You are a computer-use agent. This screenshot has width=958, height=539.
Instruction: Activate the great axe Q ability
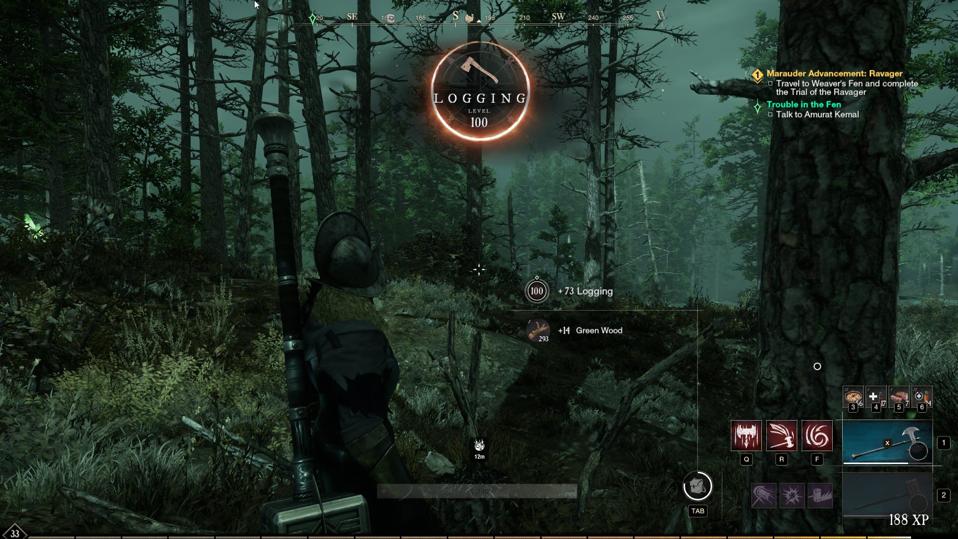point(746,436)
